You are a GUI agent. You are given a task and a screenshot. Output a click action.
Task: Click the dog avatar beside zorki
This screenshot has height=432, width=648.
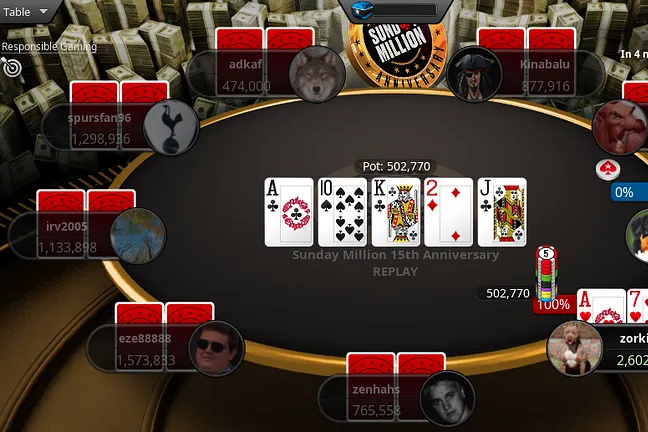[x=574, y=348]
